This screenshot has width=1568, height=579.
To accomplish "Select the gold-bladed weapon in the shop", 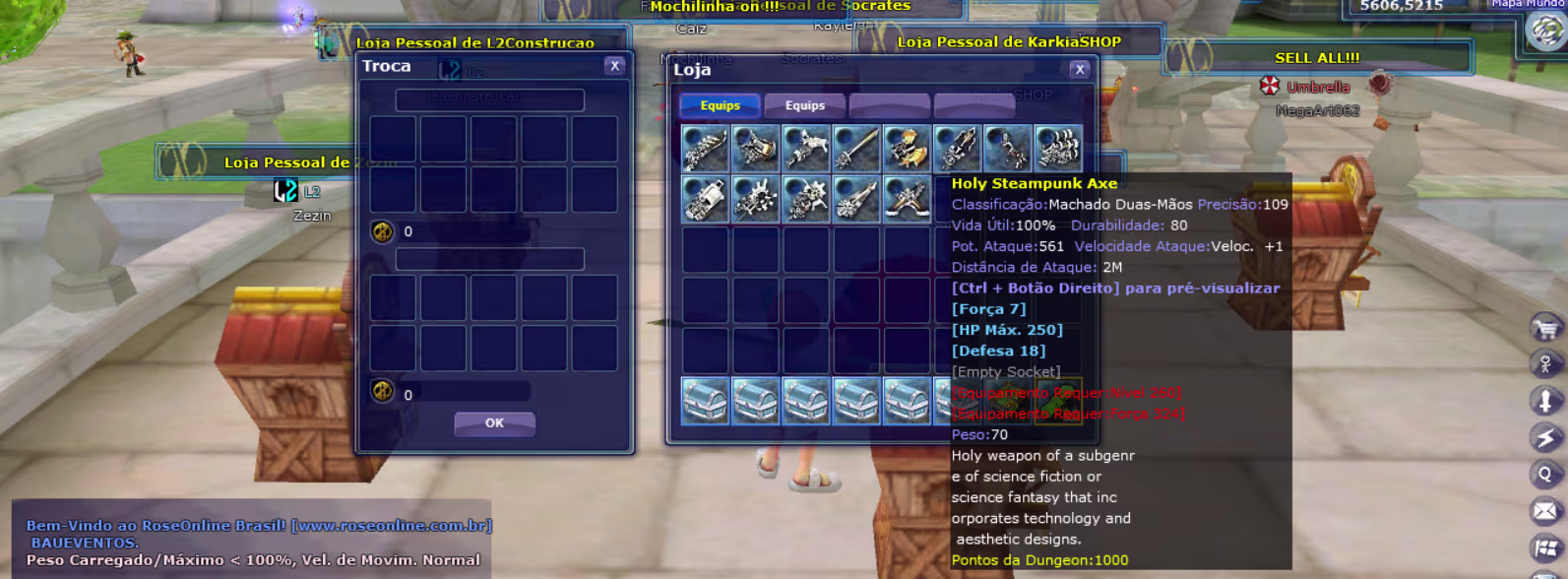I will (907, 148).
